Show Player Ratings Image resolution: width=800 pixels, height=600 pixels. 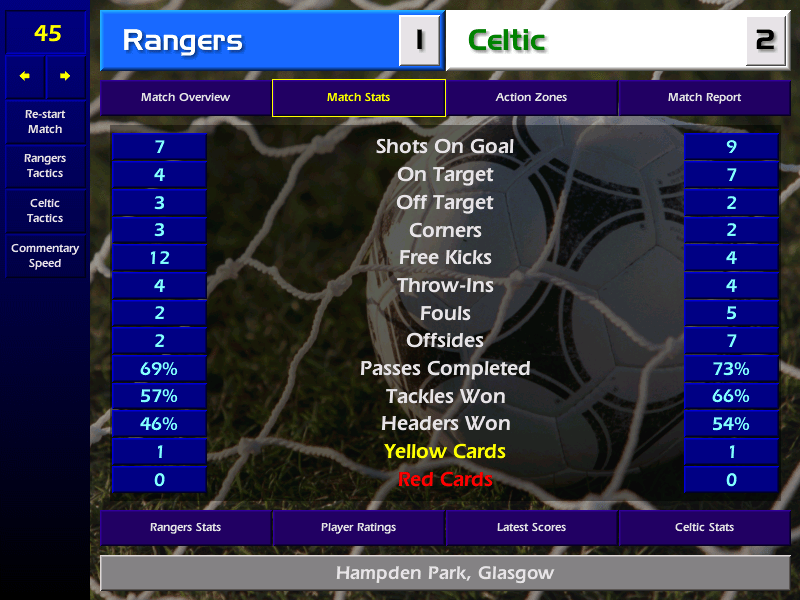pyautogui.click(x=358, y=527)
